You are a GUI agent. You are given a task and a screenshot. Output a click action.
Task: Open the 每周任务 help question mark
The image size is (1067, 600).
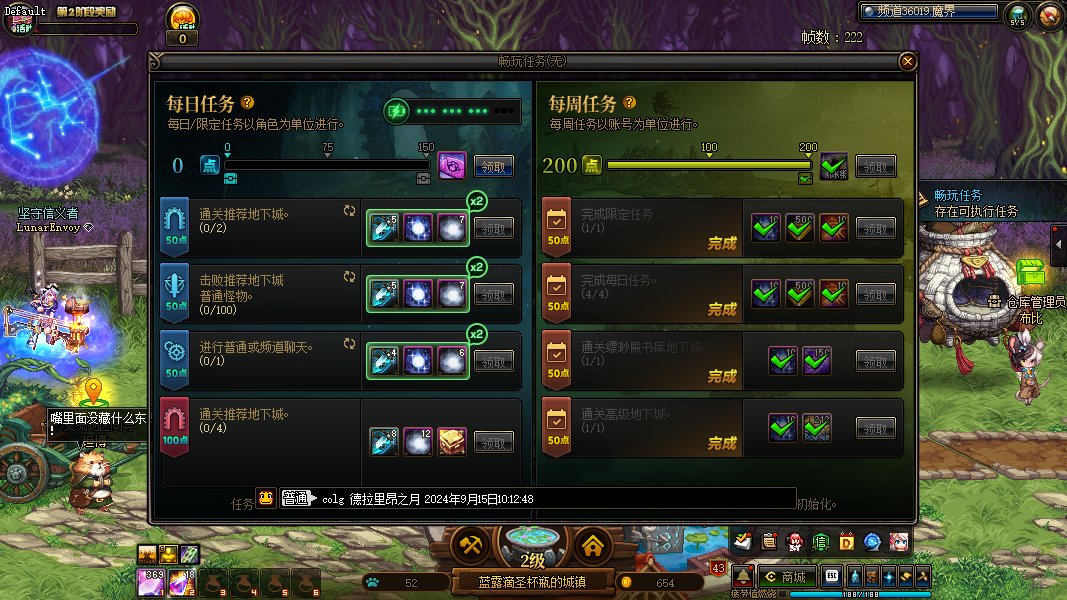coord(629,102)
